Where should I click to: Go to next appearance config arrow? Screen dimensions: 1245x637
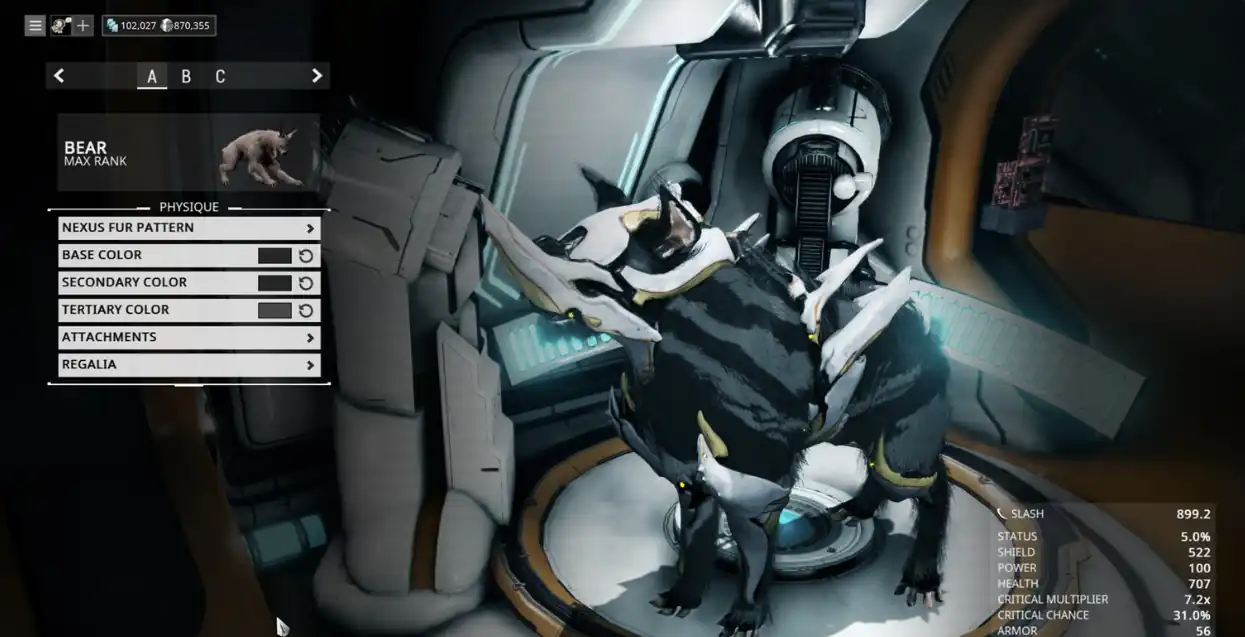pos(317,76)
